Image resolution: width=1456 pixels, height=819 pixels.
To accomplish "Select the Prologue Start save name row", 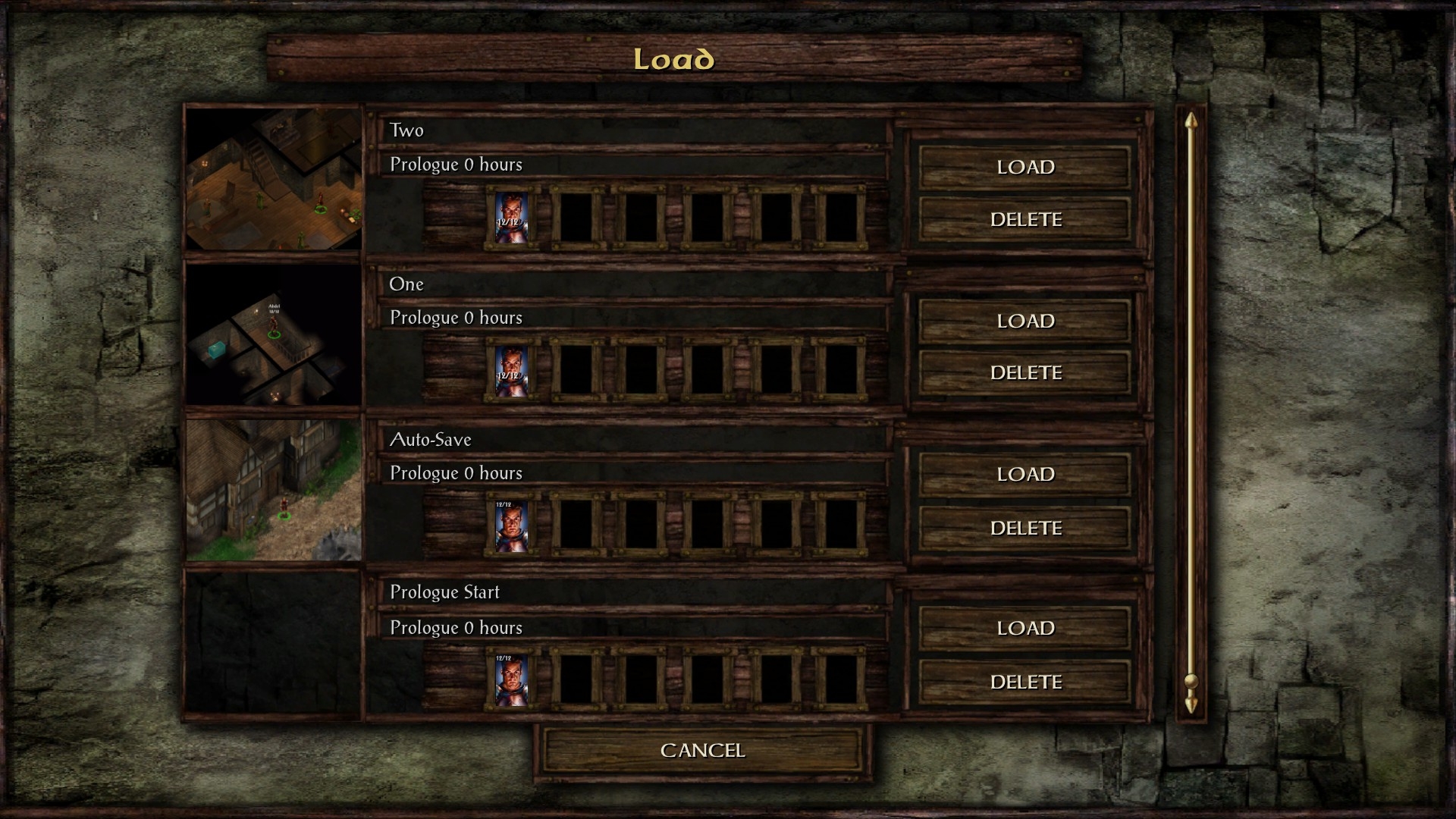I will pyautogui.click(x=634, y=592).
